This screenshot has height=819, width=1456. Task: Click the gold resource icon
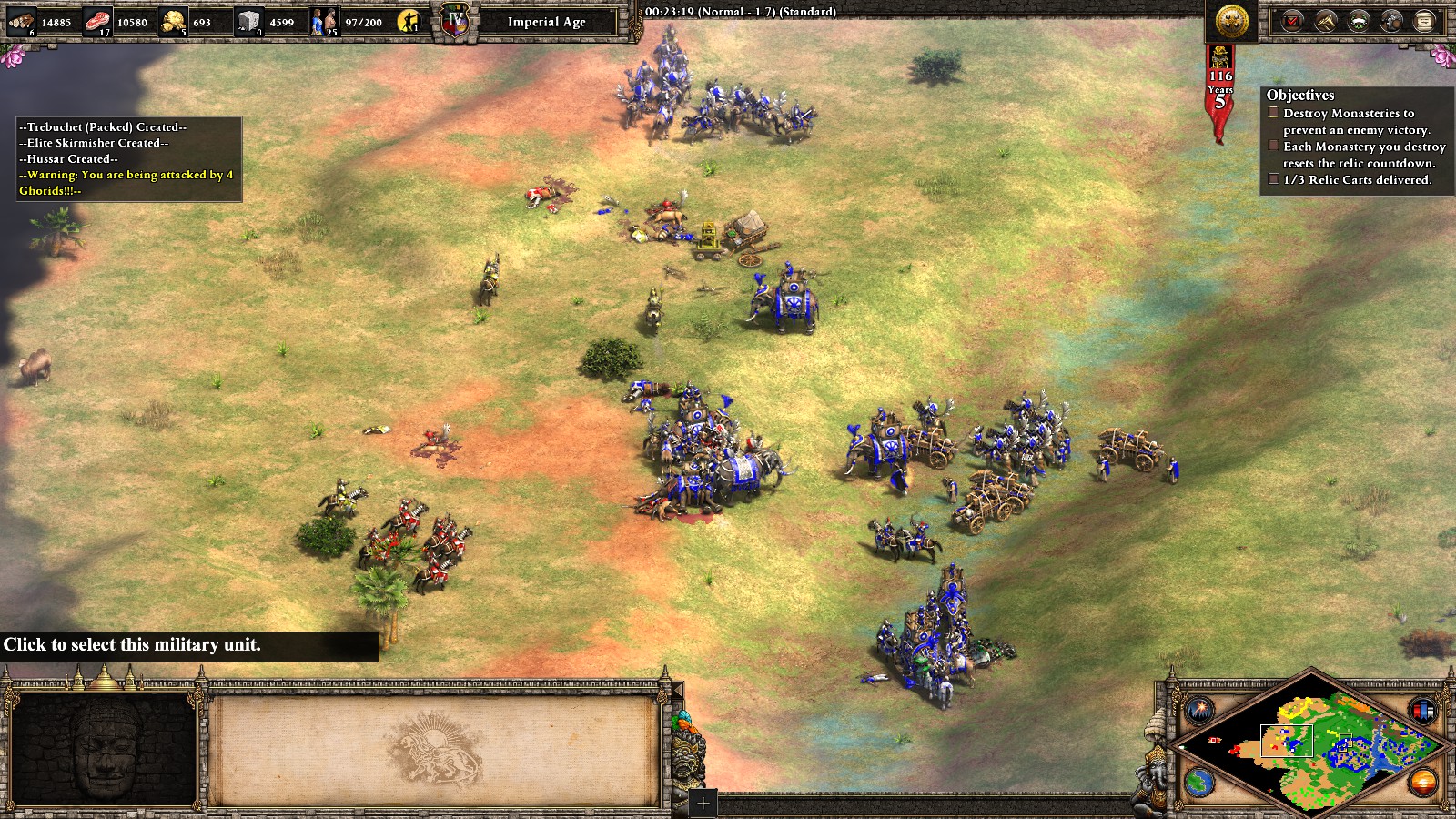click(173, 21)
